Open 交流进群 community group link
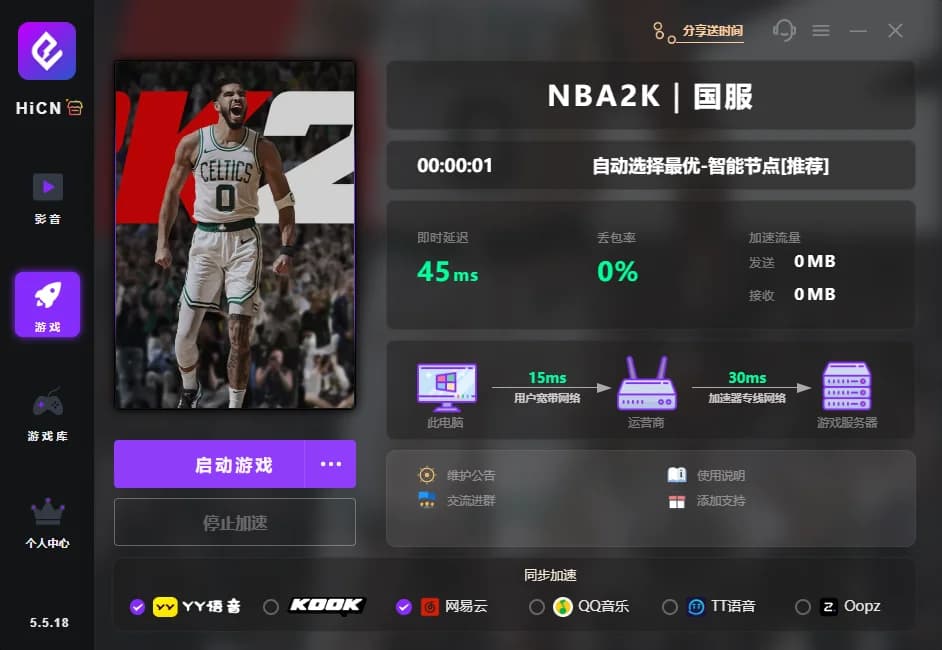The height and width of the screenshot is (650, 942). tap(470, 500)
